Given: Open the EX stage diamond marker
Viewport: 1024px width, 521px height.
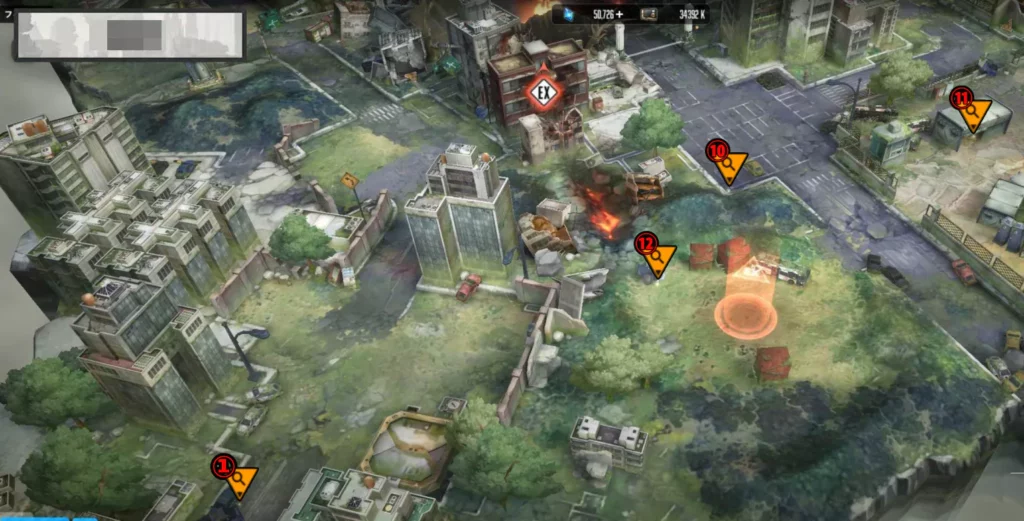Looking at the screenshot, I should (x=545, y=93).
